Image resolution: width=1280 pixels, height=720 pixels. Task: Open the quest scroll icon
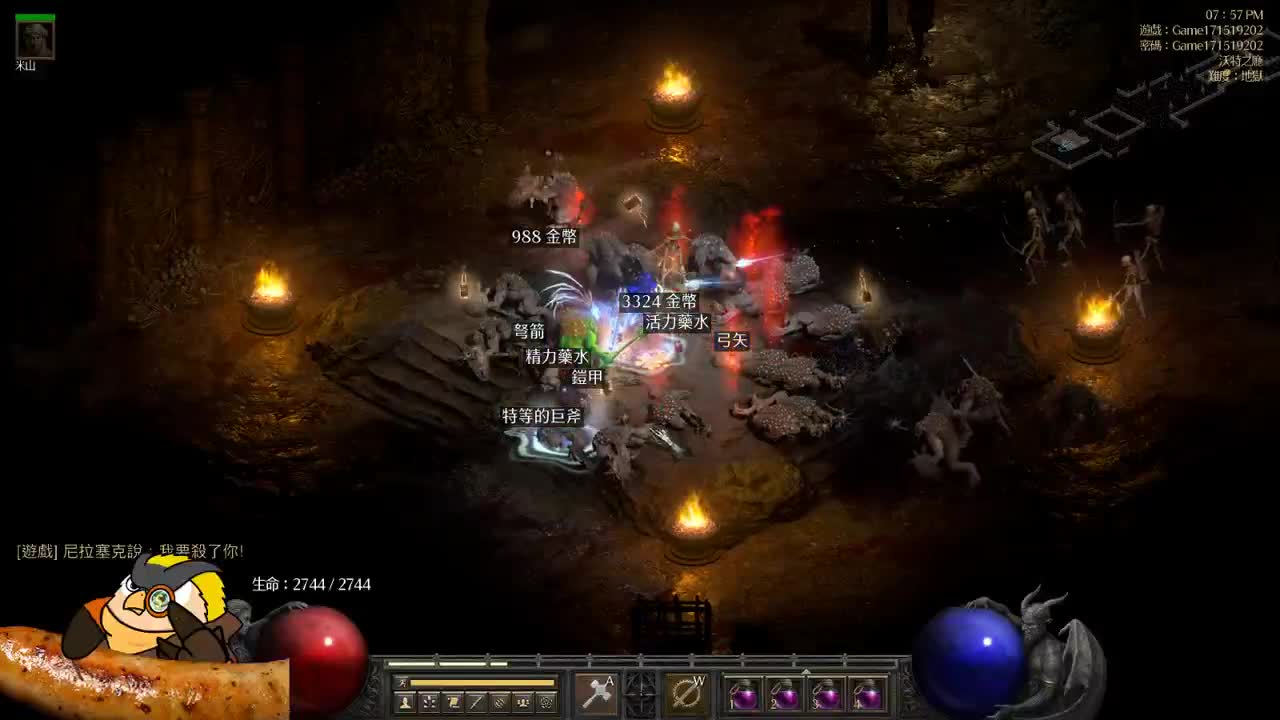(x=453, y=702)
